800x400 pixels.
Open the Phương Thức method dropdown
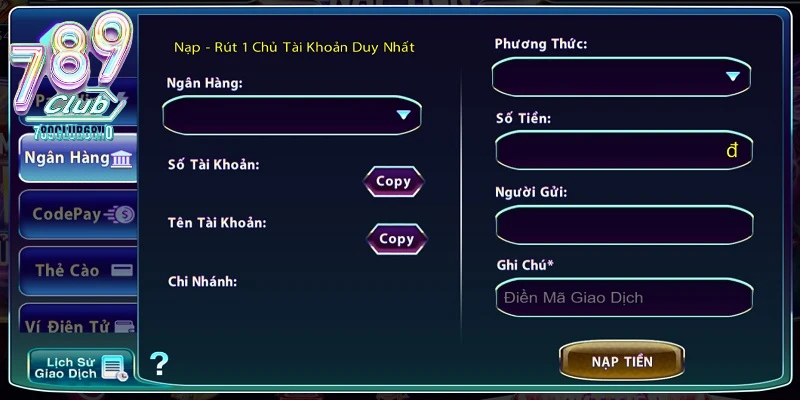(x=621, y=77)
